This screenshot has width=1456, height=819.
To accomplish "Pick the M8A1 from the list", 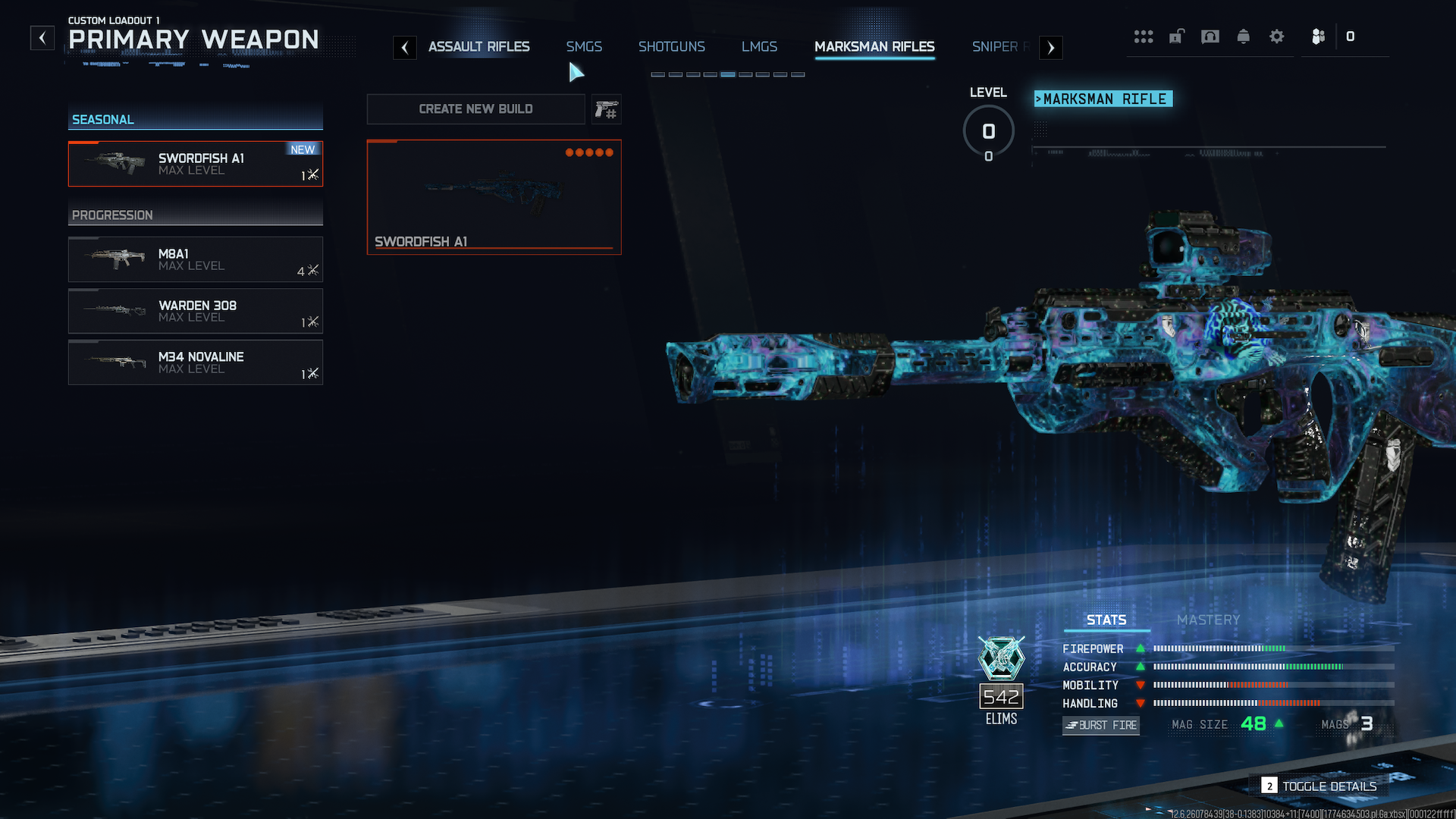I will pos(196,259).
